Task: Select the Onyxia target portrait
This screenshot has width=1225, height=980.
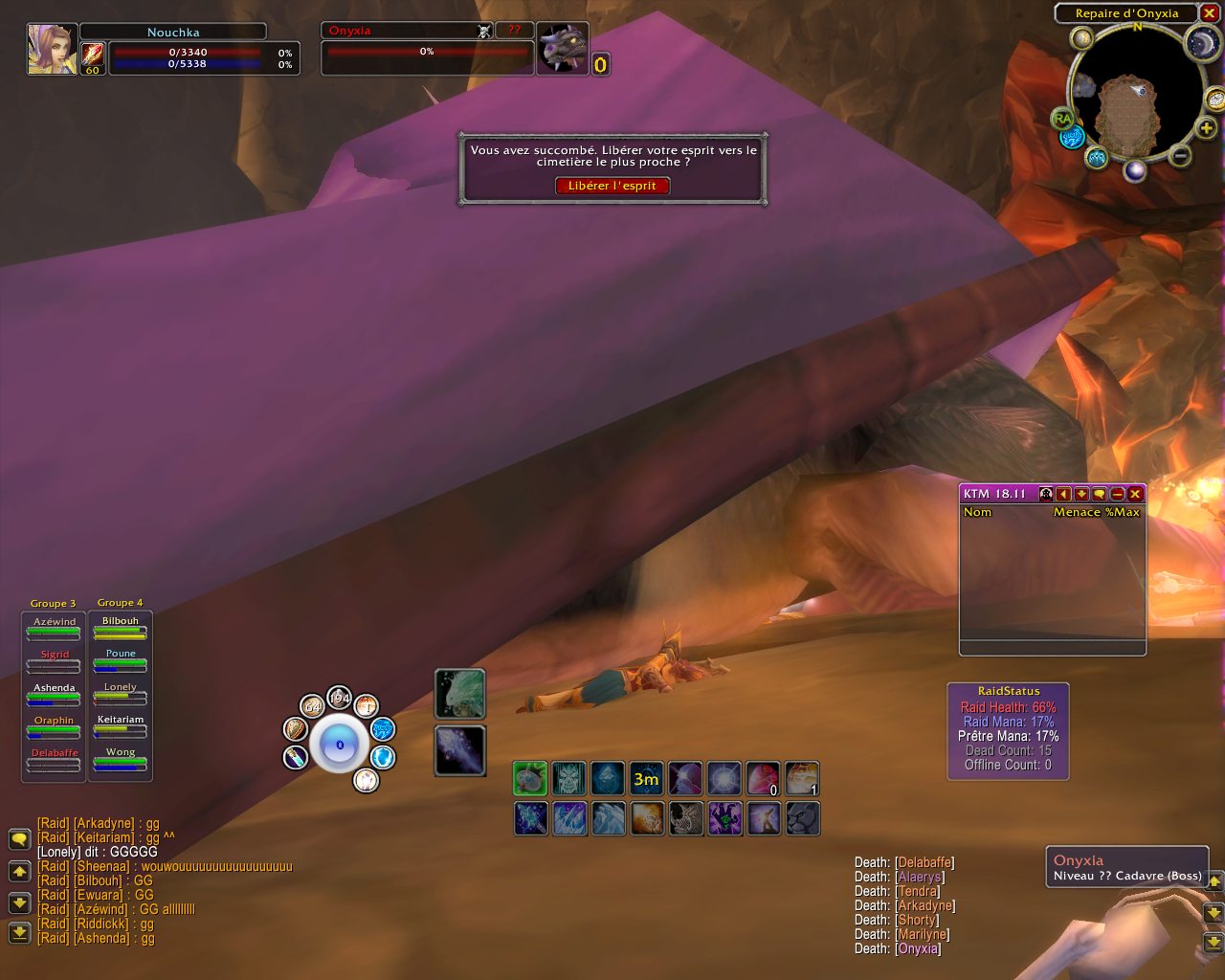Action: coord(562,48)
